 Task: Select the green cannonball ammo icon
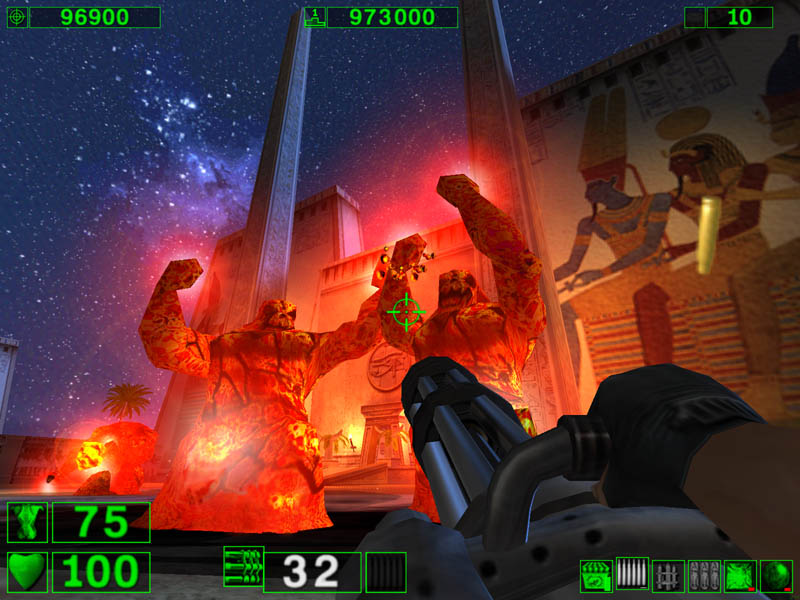pos(776,576)
